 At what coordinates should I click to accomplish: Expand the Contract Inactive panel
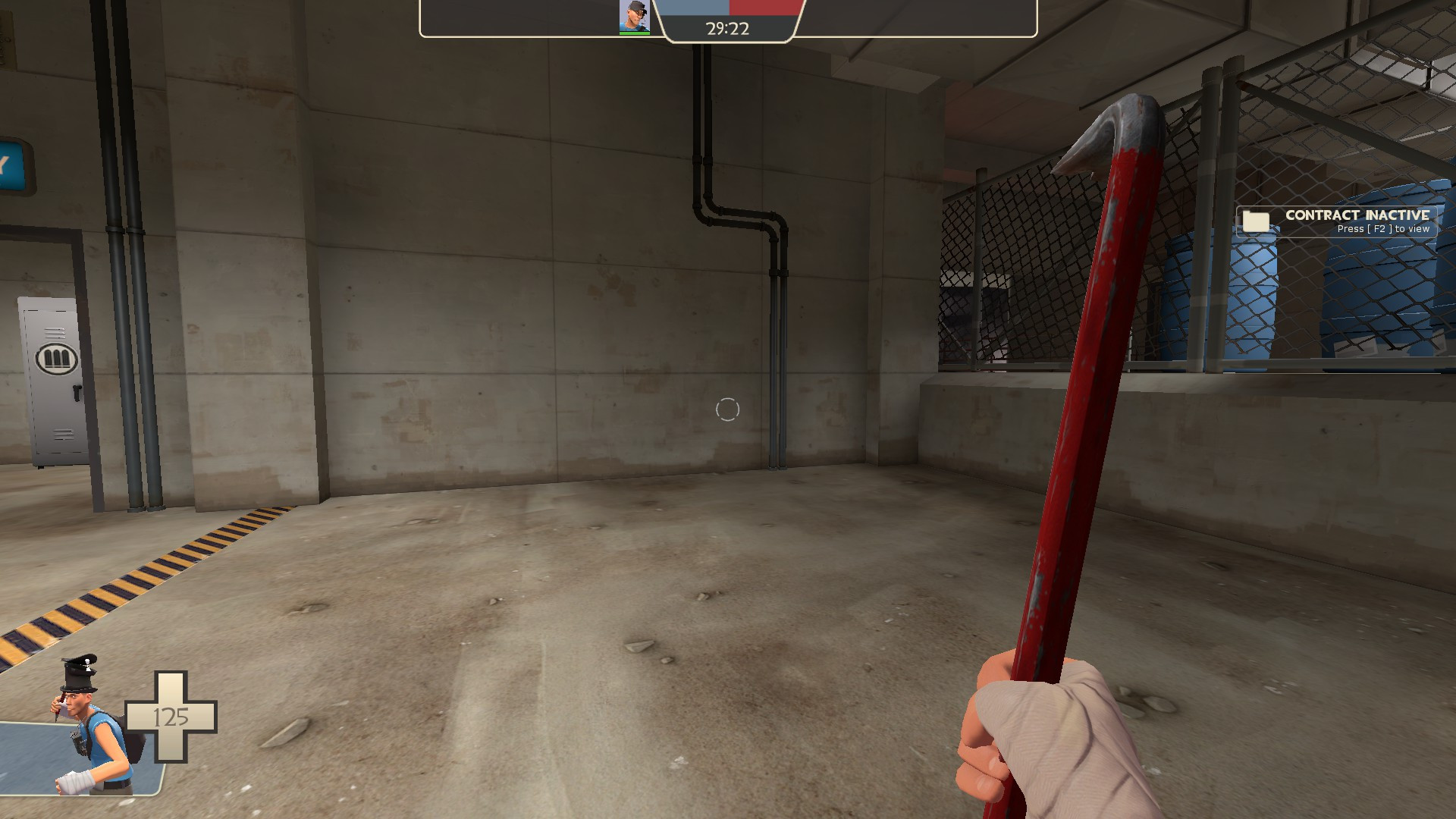coord(1338,221)
